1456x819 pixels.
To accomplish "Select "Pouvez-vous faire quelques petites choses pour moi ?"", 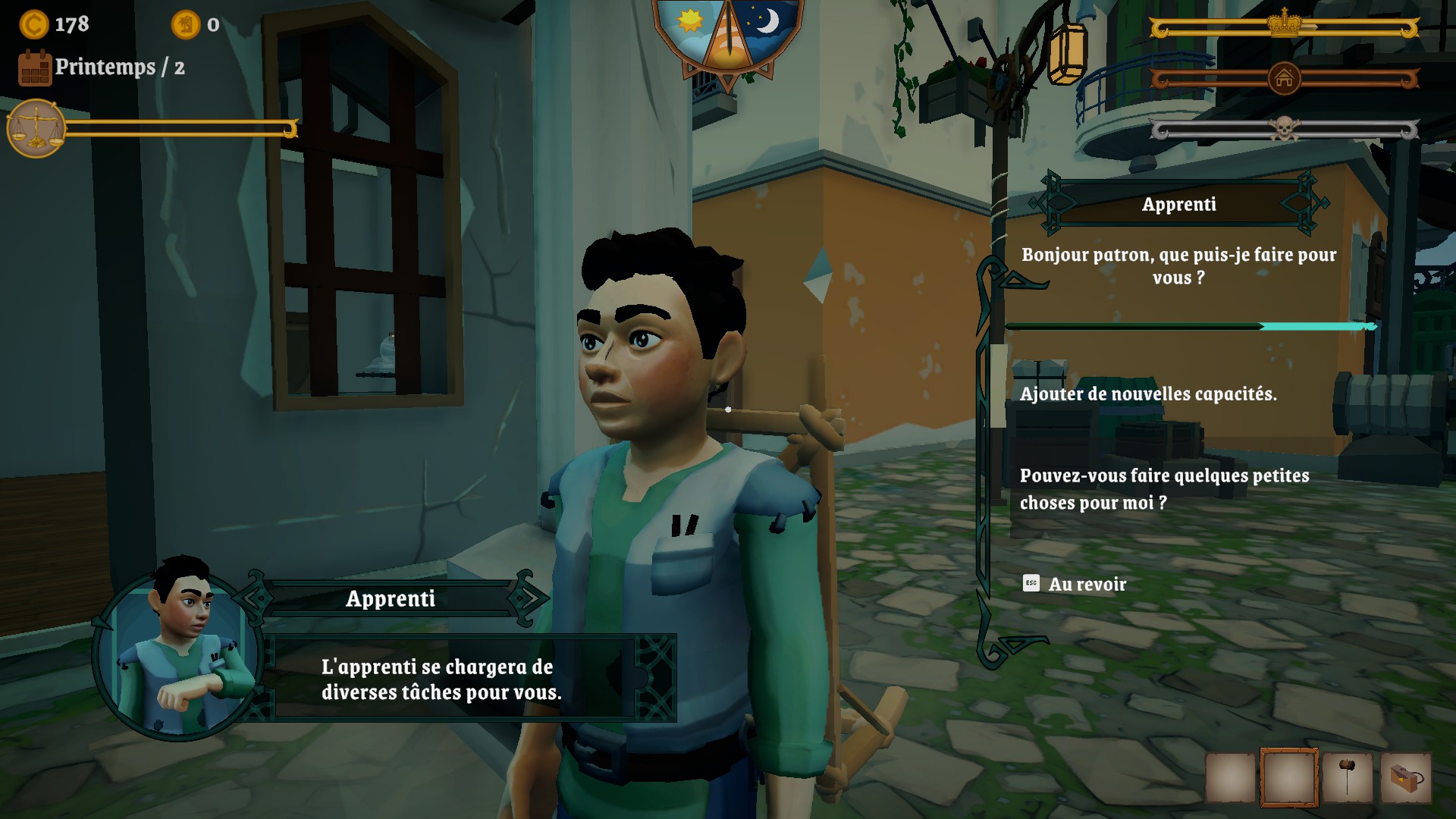I will click(1164, 489).
